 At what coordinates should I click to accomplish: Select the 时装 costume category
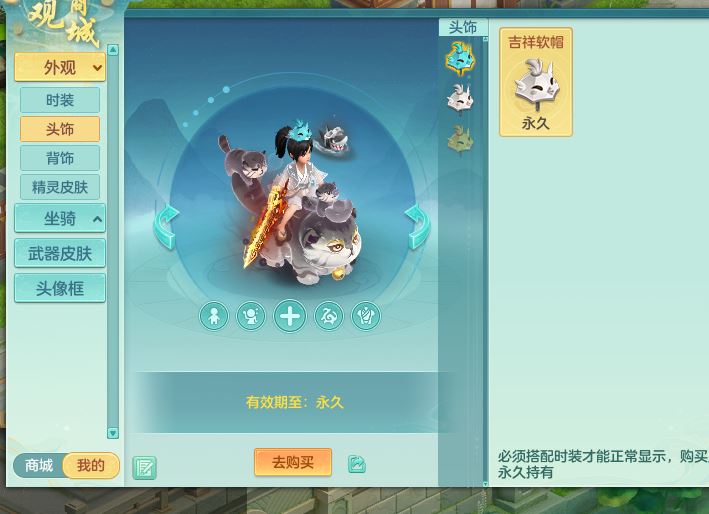pyautogui.click(x=60, y=100)
